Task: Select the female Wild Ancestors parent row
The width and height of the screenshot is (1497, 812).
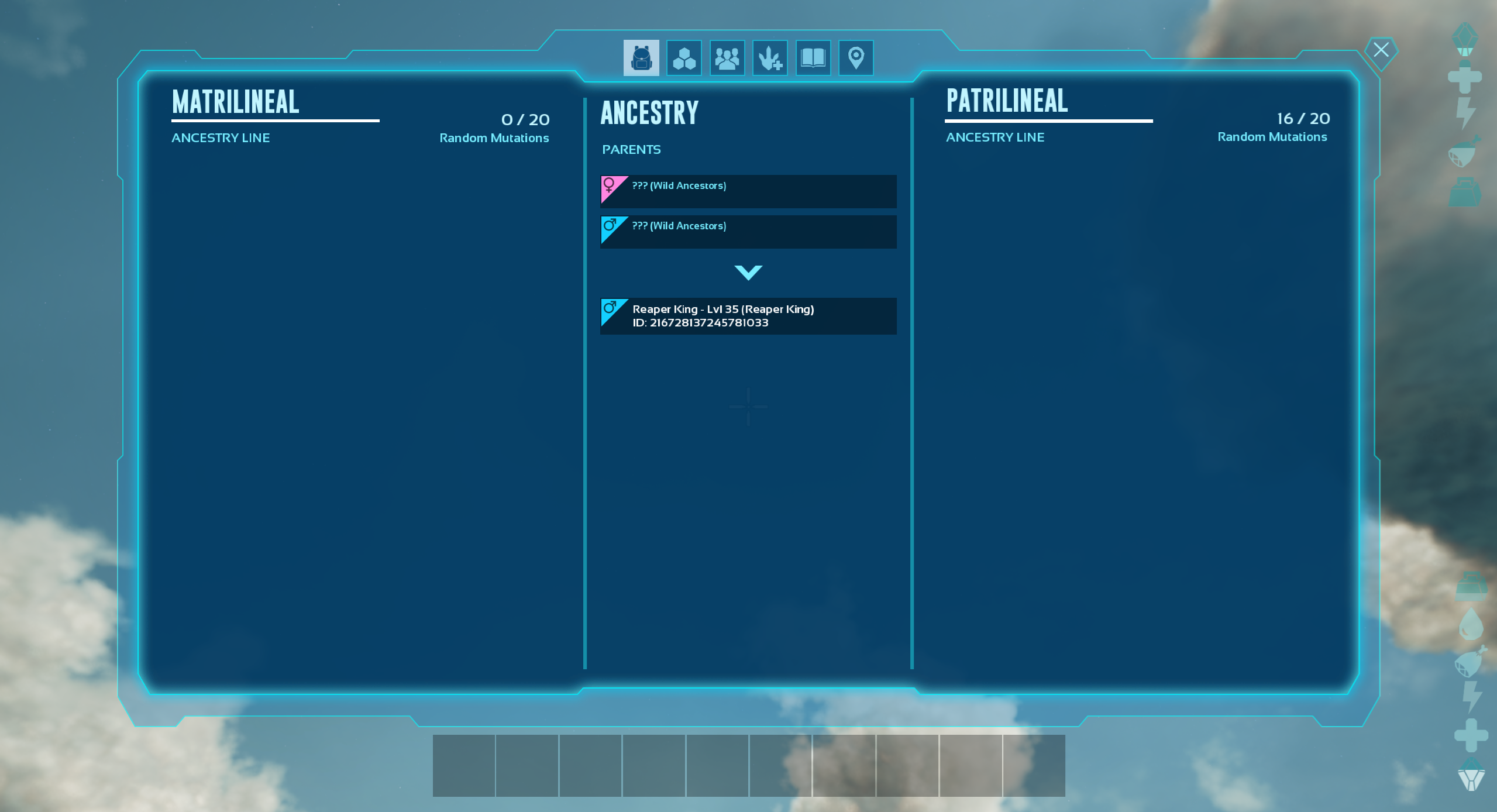Action: click(x=748, y=191)
